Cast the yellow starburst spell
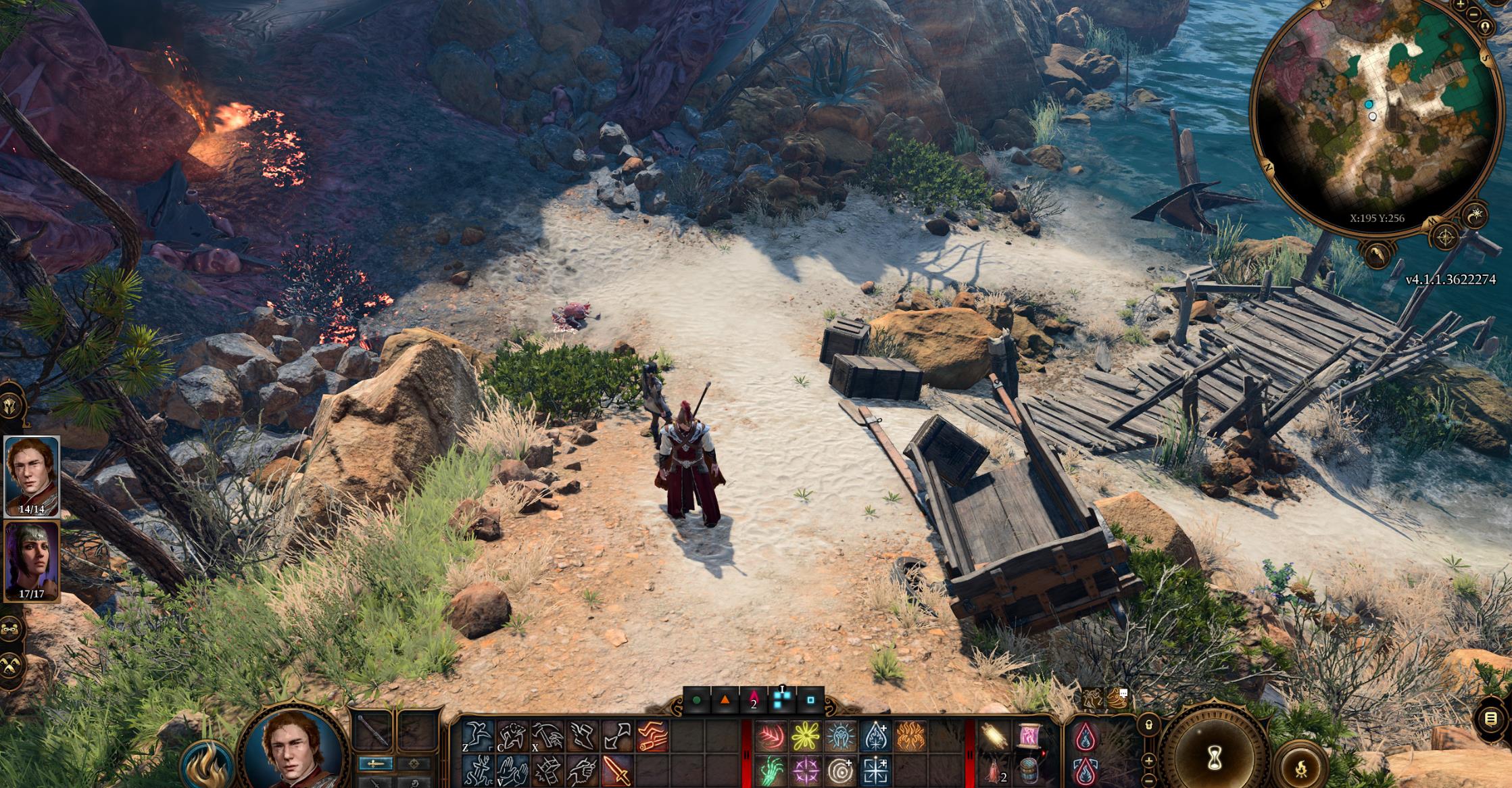The height and width of the screenshot is (788, 1512). tap(806, 737)
